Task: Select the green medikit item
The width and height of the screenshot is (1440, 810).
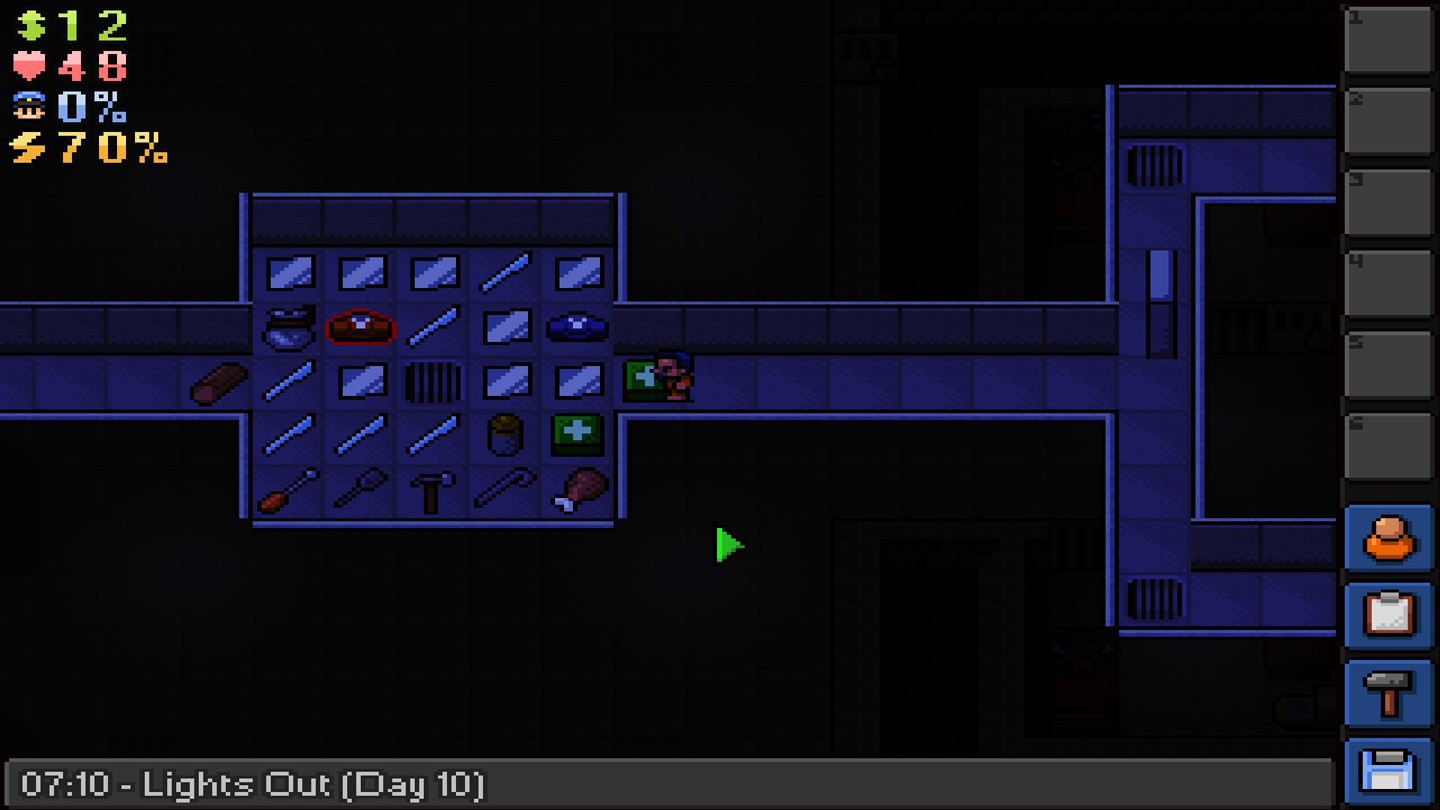Action: point(577,435)
